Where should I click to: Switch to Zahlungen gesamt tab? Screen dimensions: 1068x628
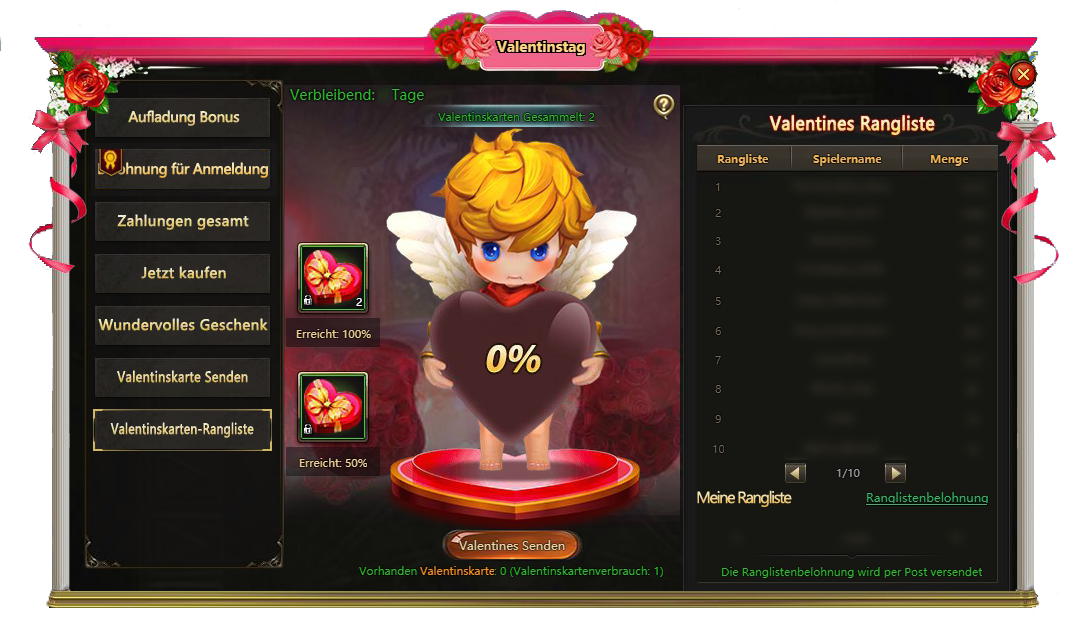(x=183, y=221)
